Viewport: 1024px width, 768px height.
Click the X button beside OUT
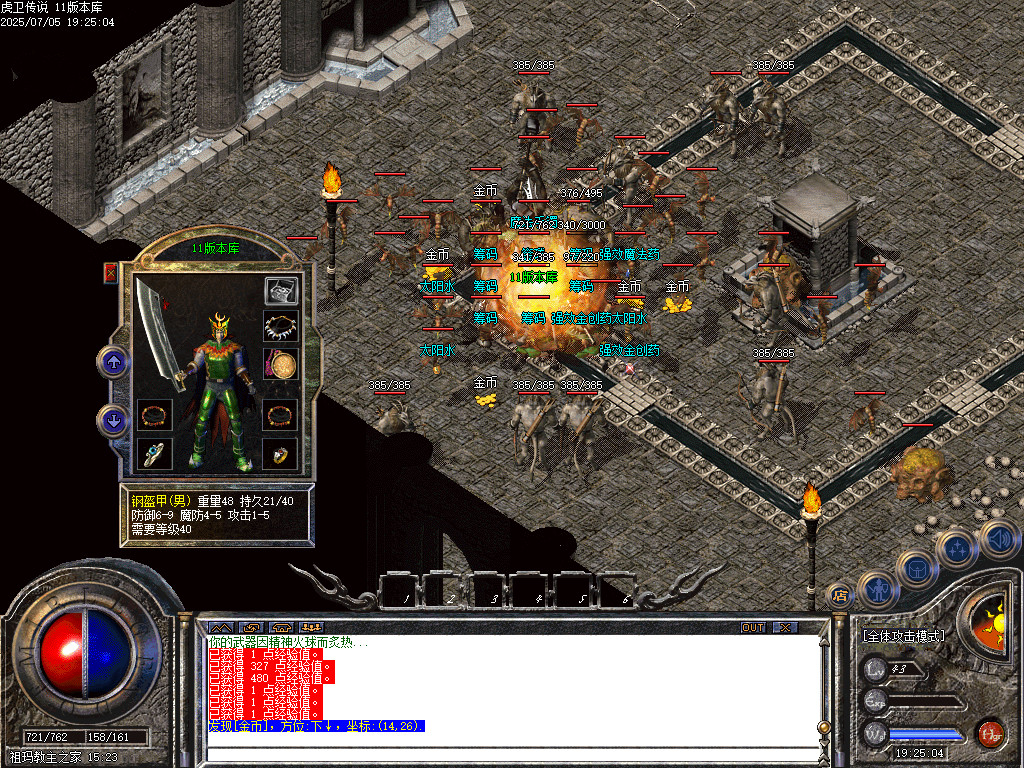[786, 627]
